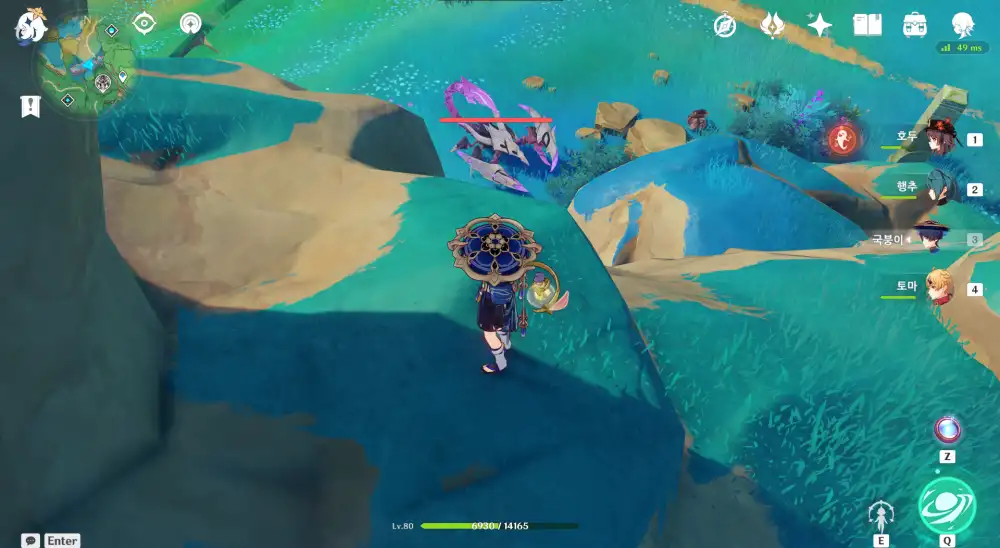The width and height of the screenshot is (1000, 548).
Task: Open the compass icon in top bar
Action: (x=725, y=25)
